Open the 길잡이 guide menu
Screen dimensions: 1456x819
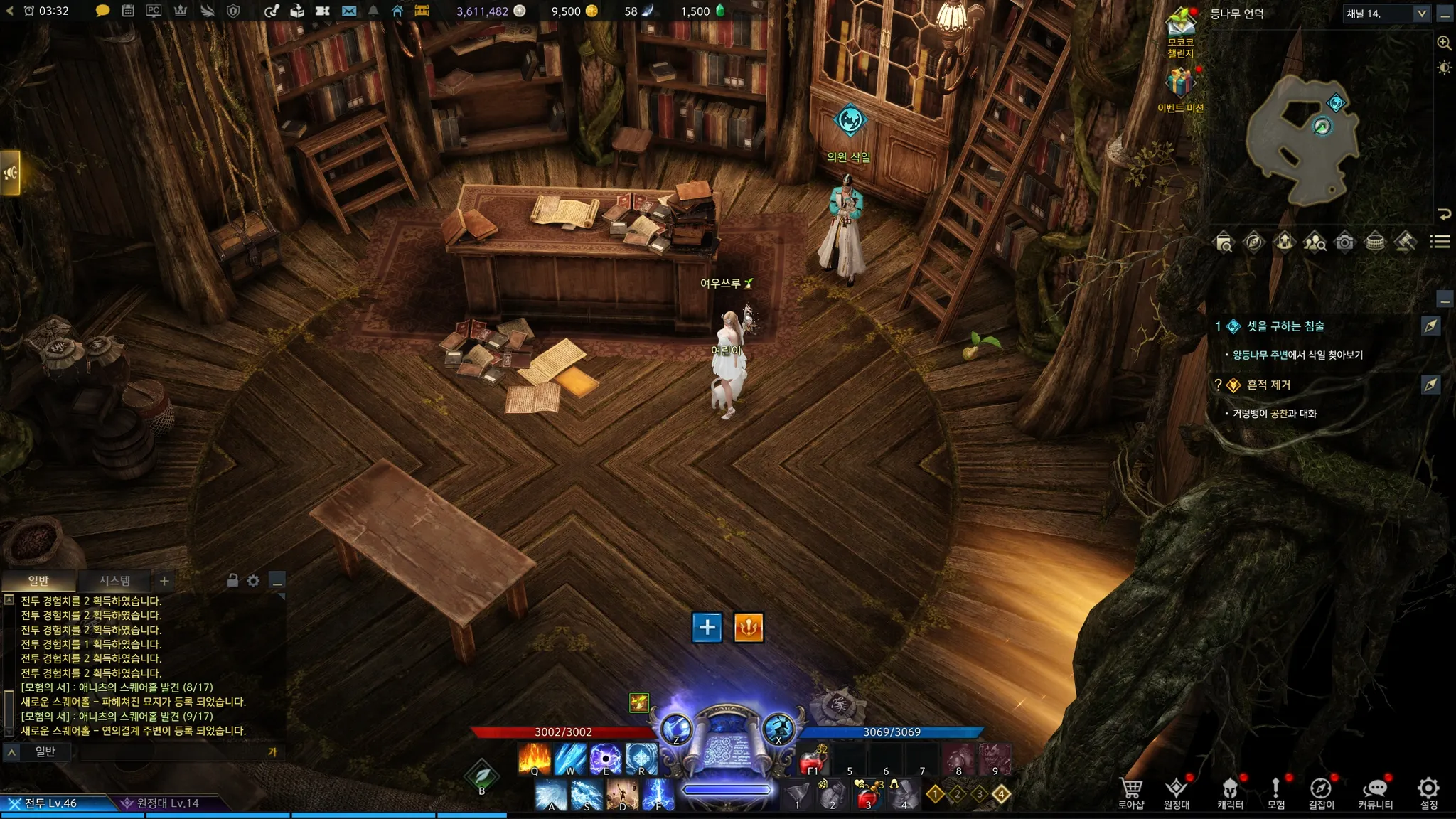click(1321, 793)
